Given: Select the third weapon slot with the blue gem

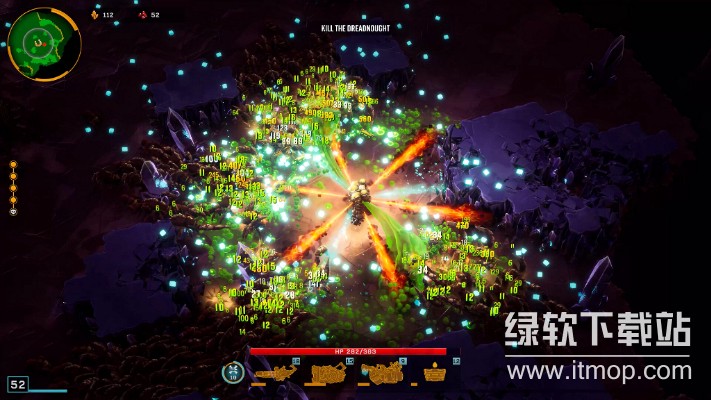Looking at the screenshot, I should pyautogui.click(x=382, y=373).
